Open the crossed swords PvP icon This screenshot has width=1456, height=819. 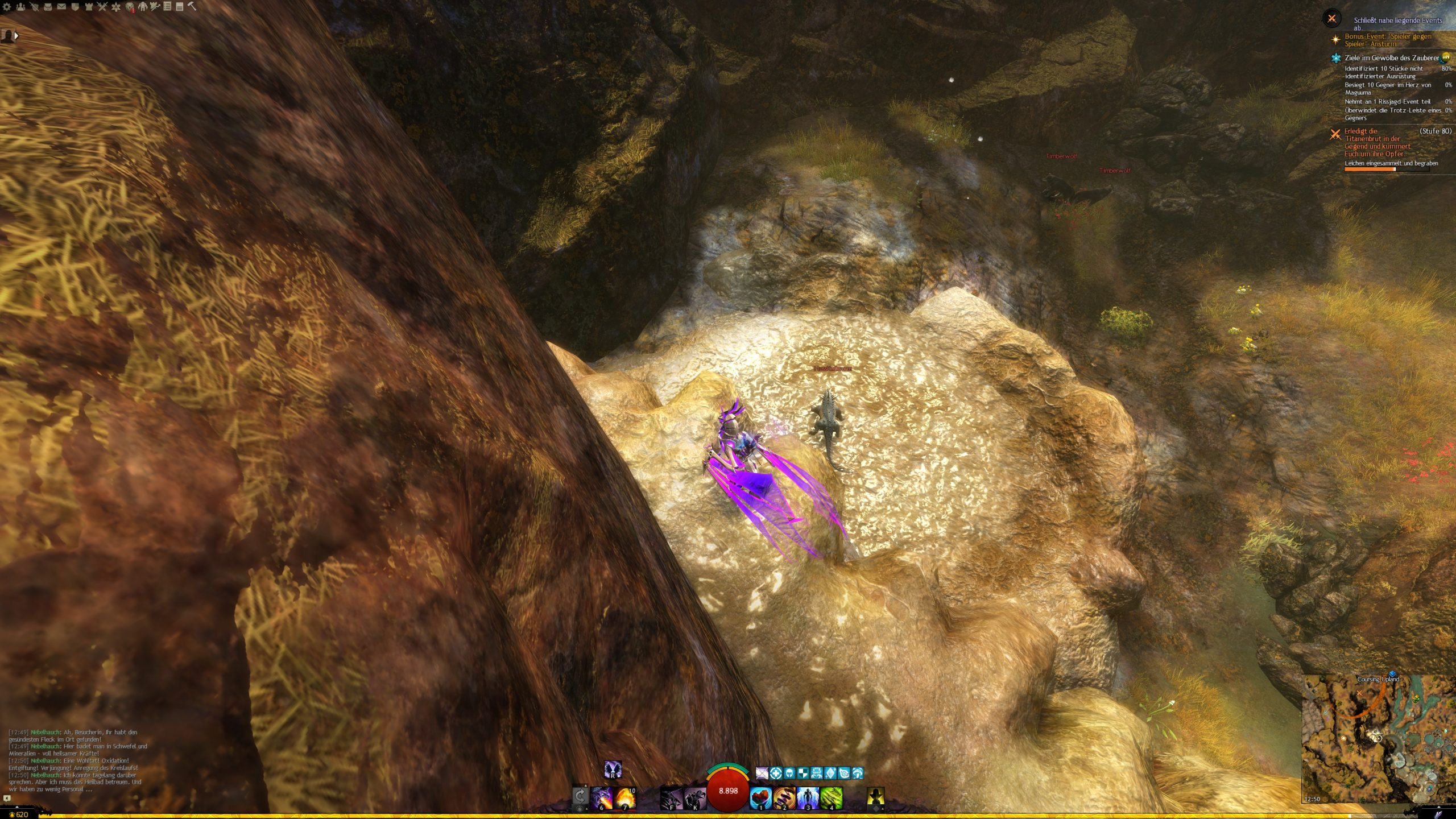pyautogui.click(x=102, y=7)
